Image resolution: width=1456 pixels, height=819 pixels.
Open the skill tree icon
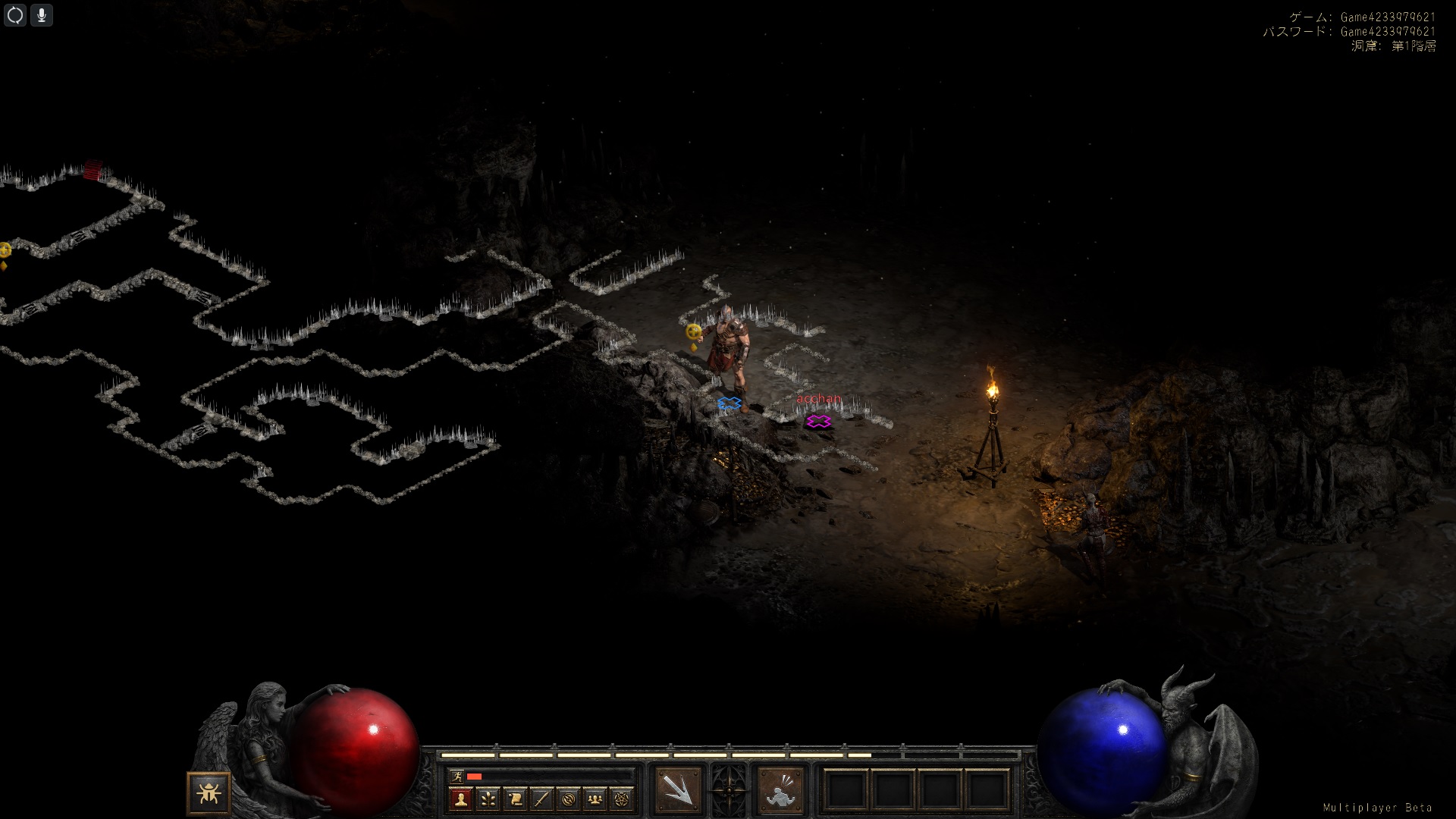coord(488,799)
